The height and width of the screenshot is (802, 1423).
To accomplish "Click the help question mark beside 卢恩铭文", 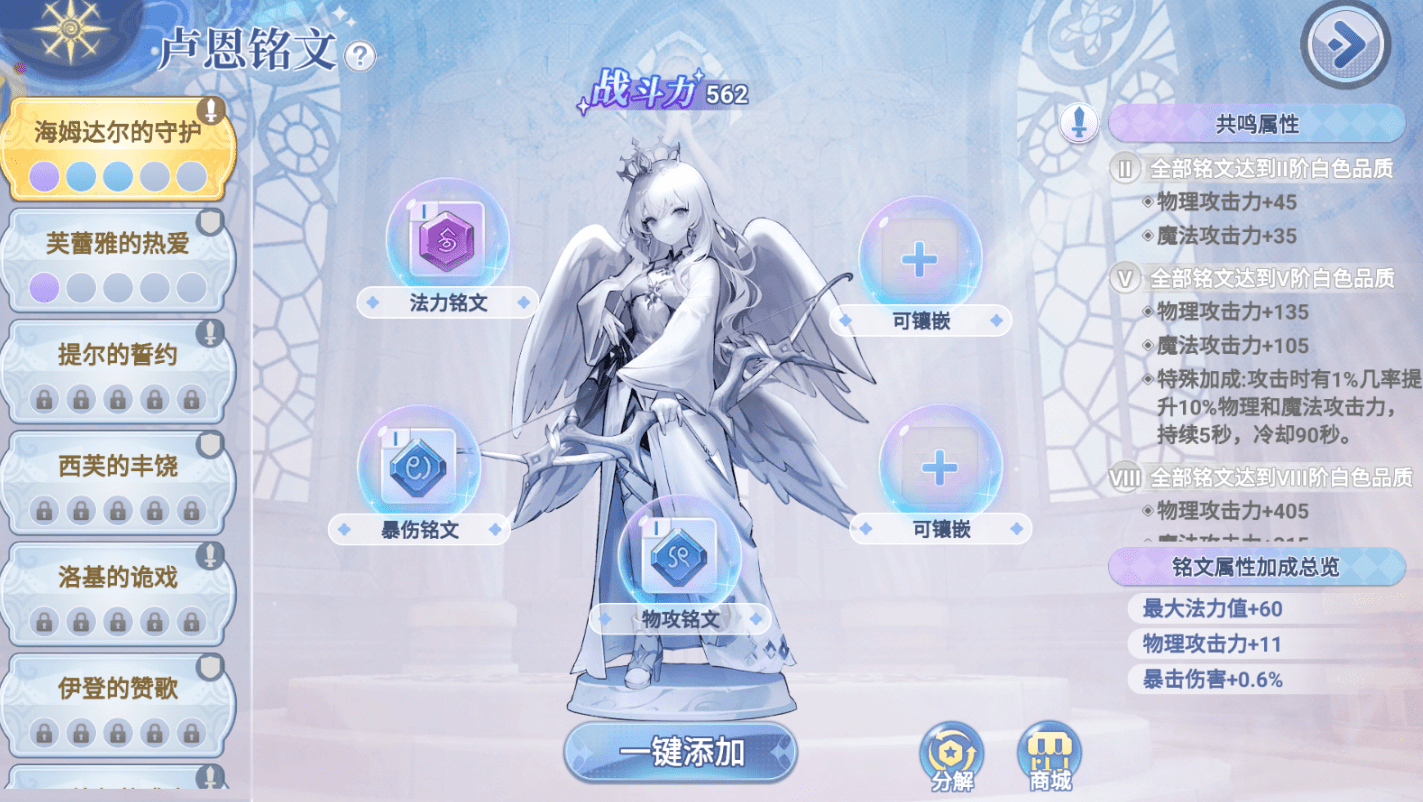I will tap(359, 56).
